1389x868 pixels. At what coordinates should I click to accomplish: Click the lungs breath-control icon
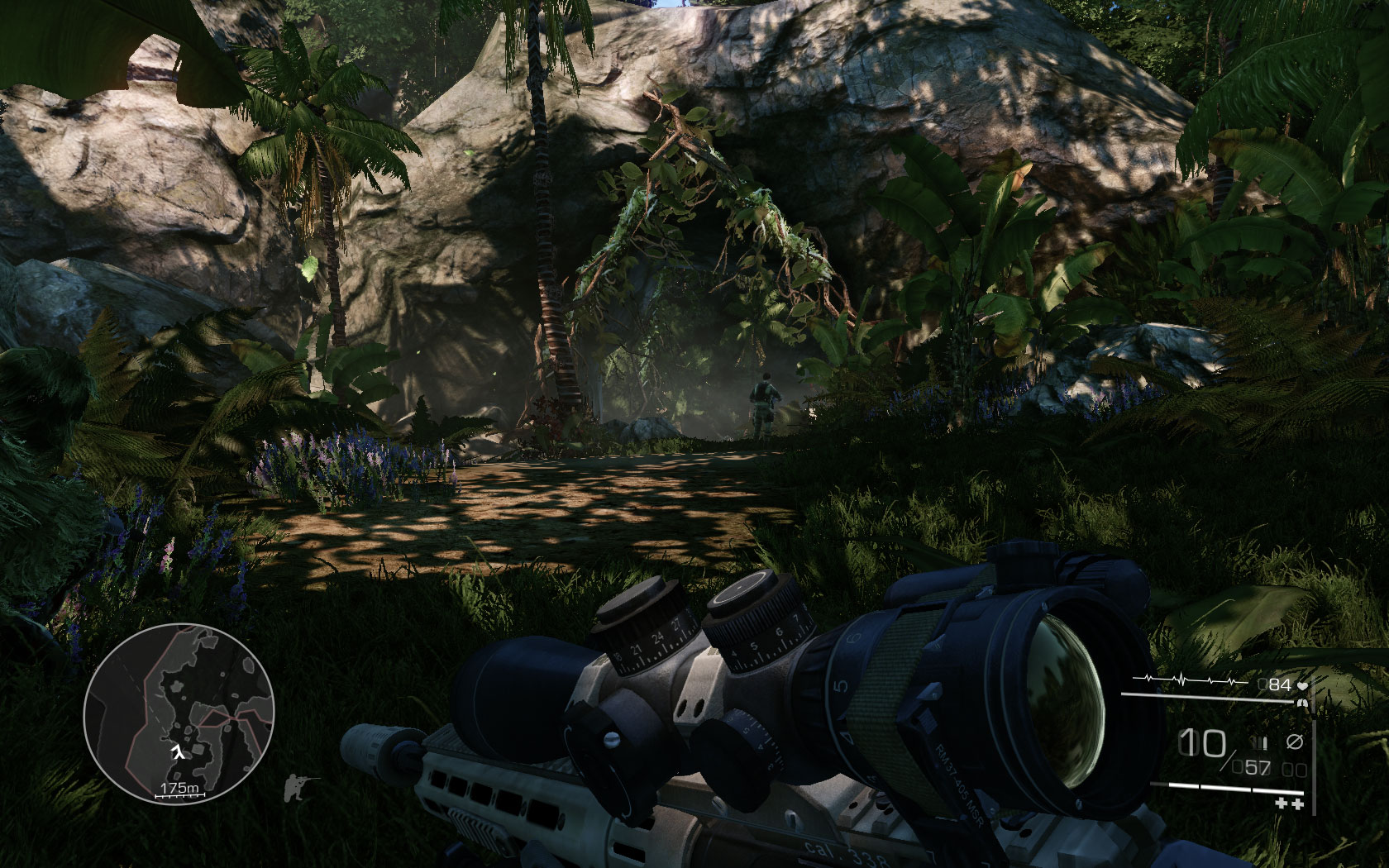[1302, 703]
